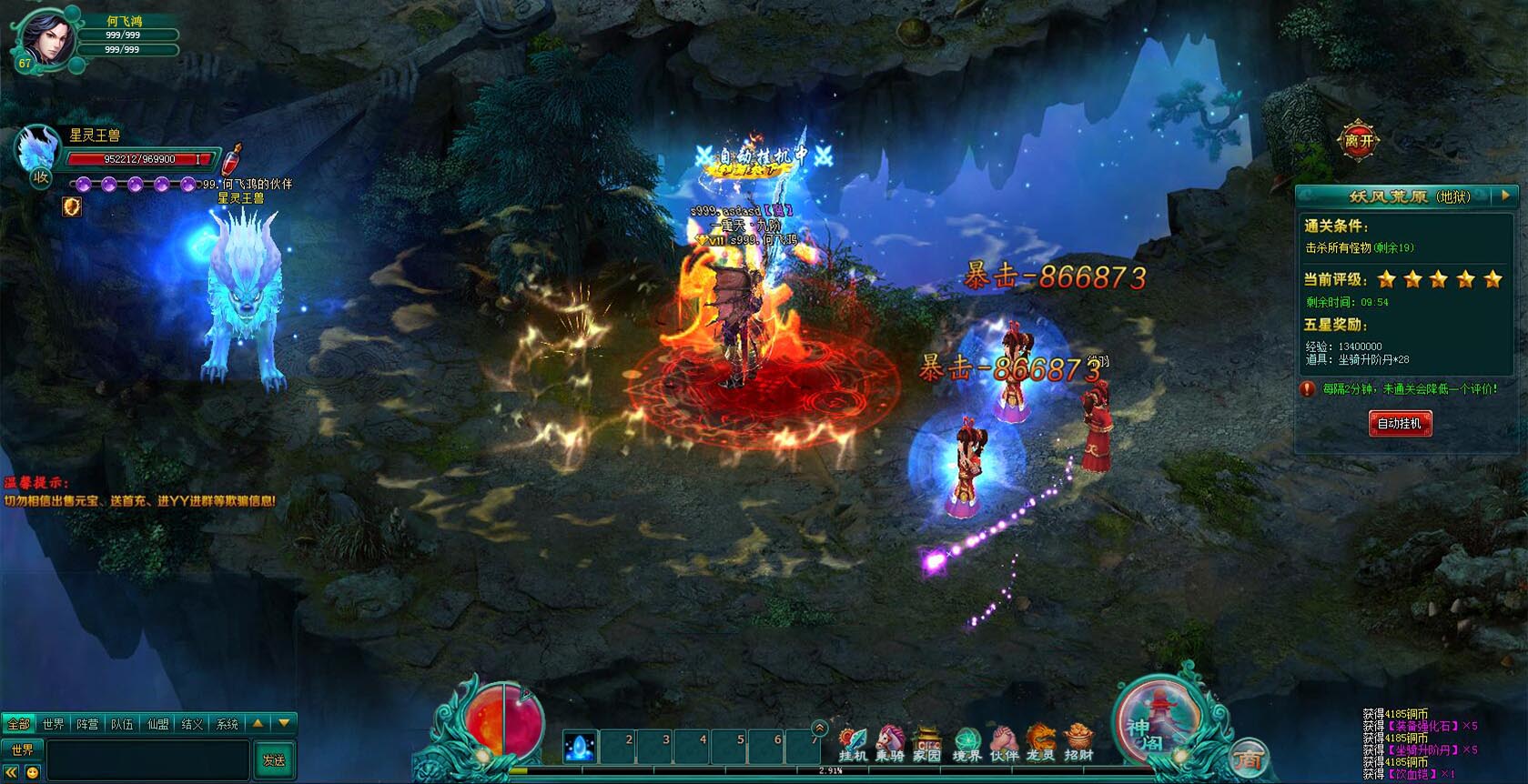Use the red potion on the pet
The image size is (1528, 784).
pos(233,158)
